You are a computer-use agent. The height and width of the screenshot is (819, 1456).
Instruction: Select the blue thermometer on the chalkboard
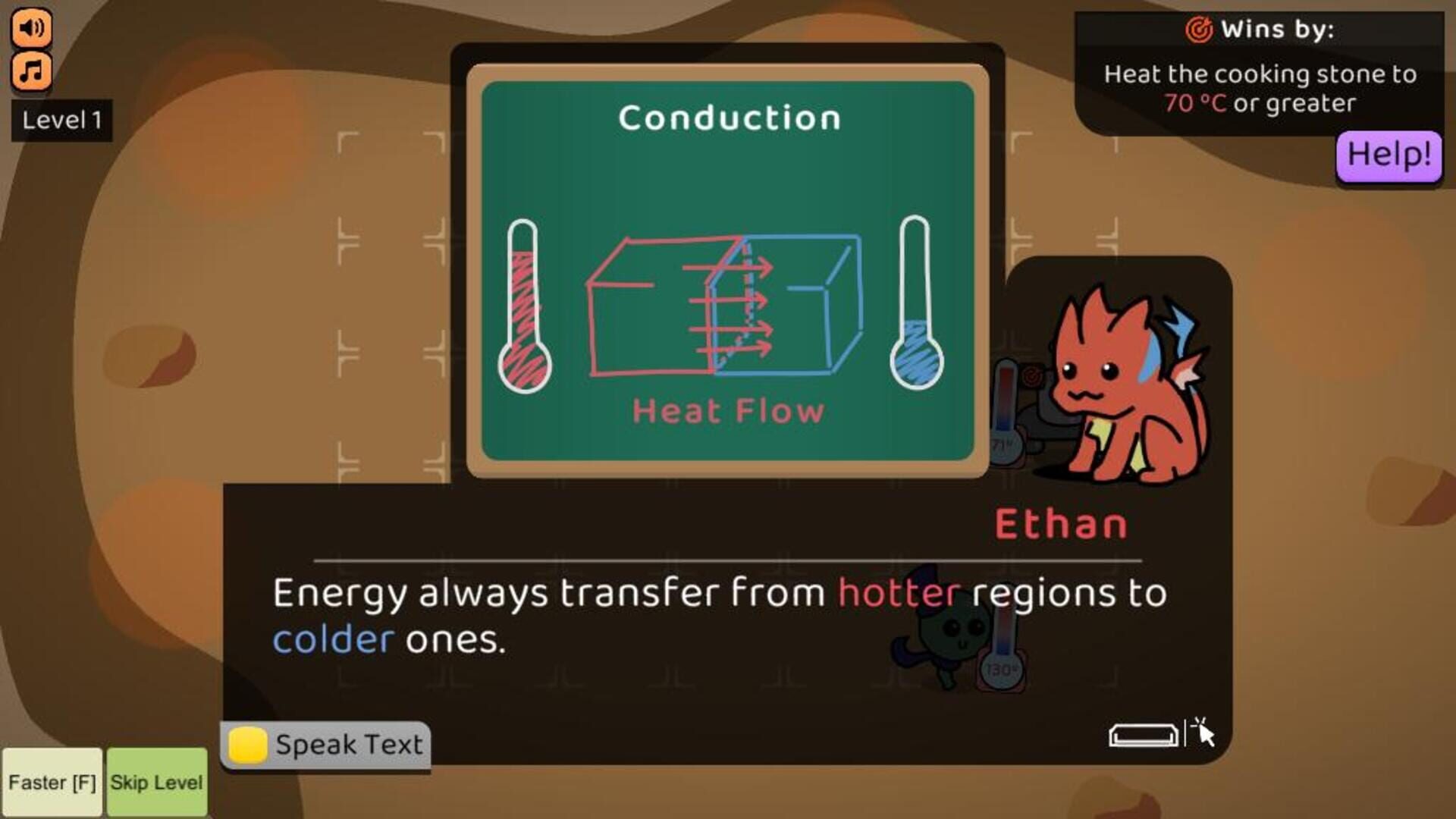[x=918, y=303]
